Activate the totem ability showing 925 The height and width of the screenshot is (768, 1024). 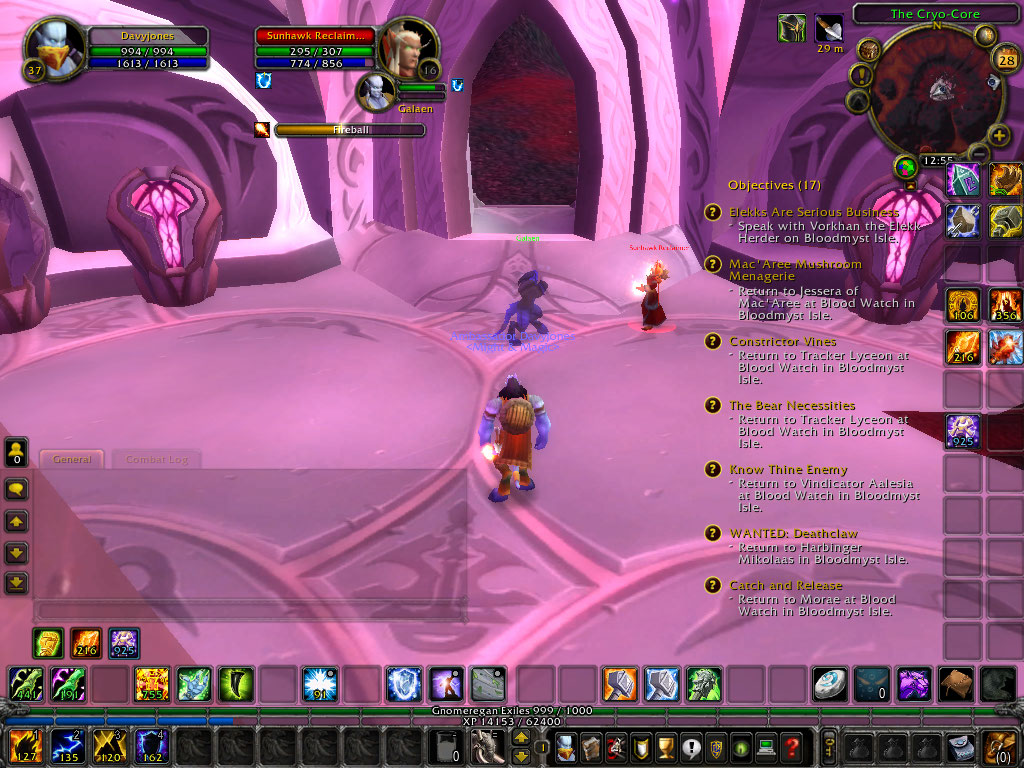pyautogui.click(x=963, y=431)
